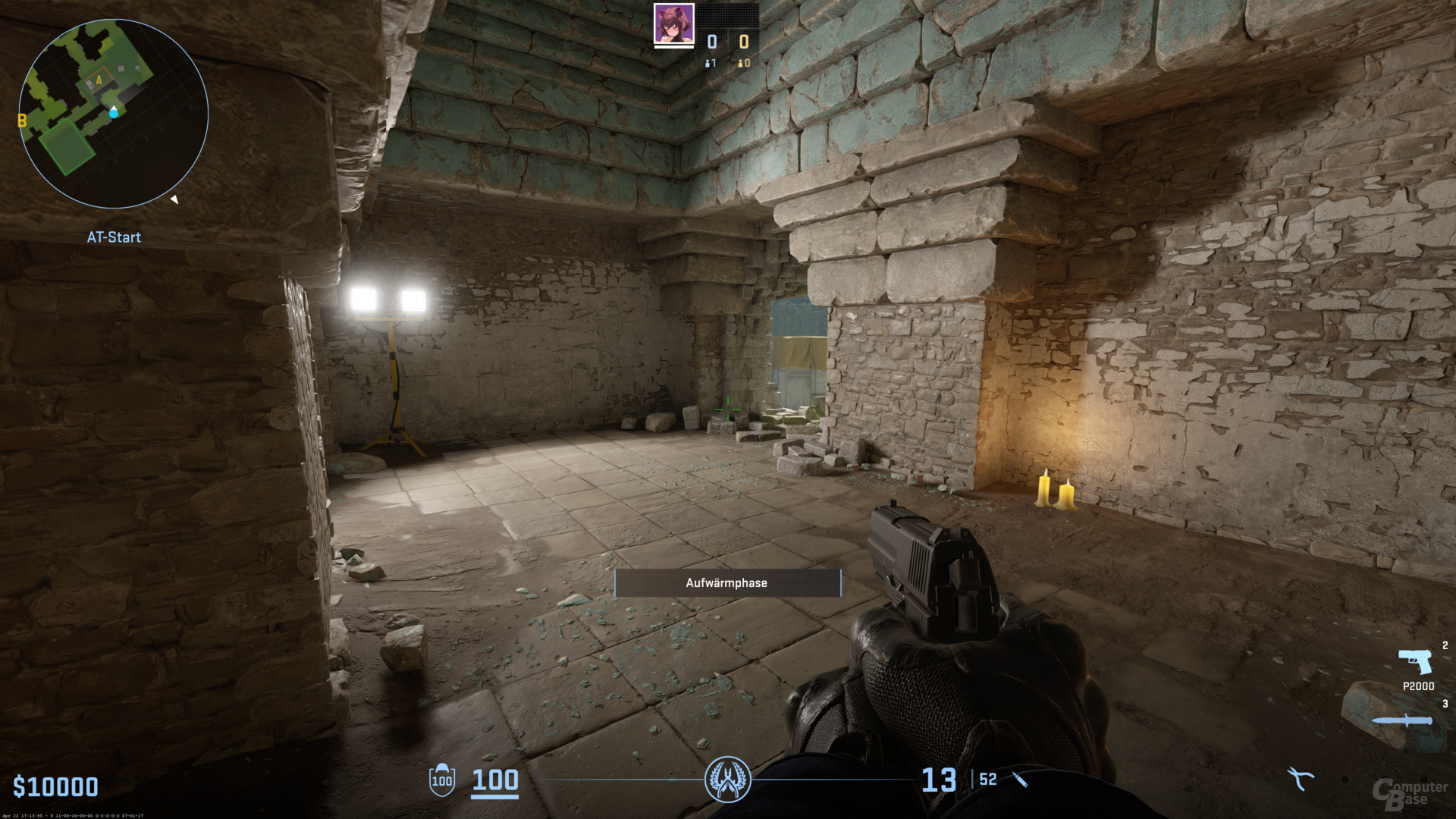This screenshot has width=1456, height=819.
Task: Click the armor shield icon near health
Action: 441,781
